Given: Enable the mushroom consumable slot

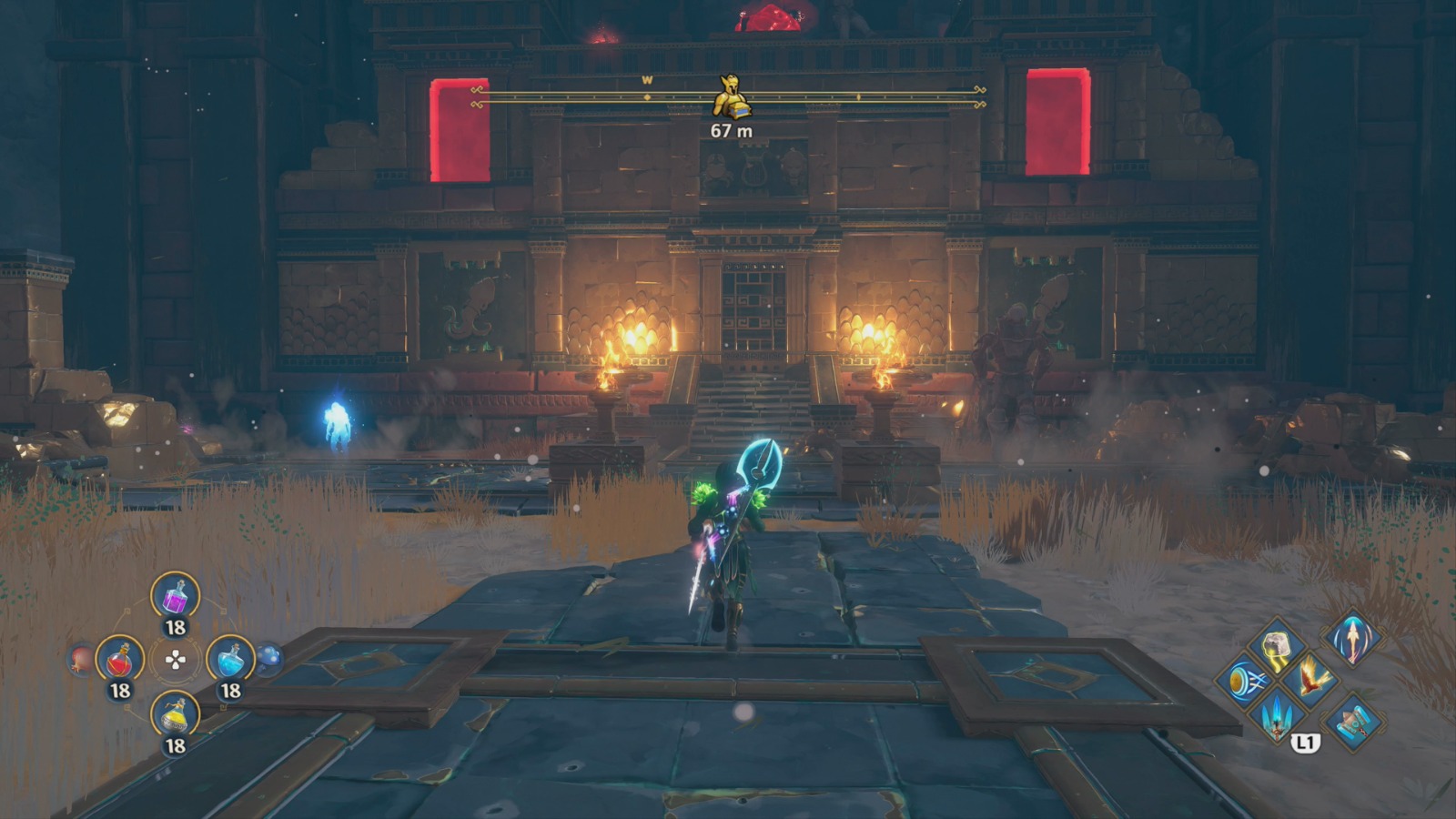Looking at the screenshot, I should coord(270,656).
